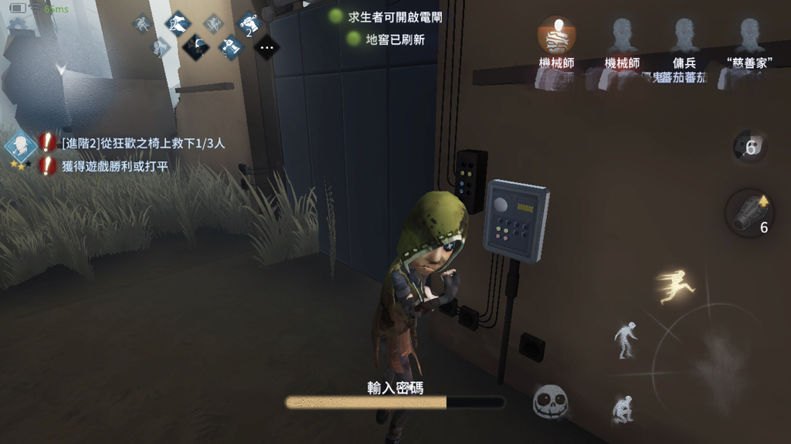Select the rescue-from-rocket-chair quest objective
The height and width of the screenshot is (444, 791).
point(142,143)
